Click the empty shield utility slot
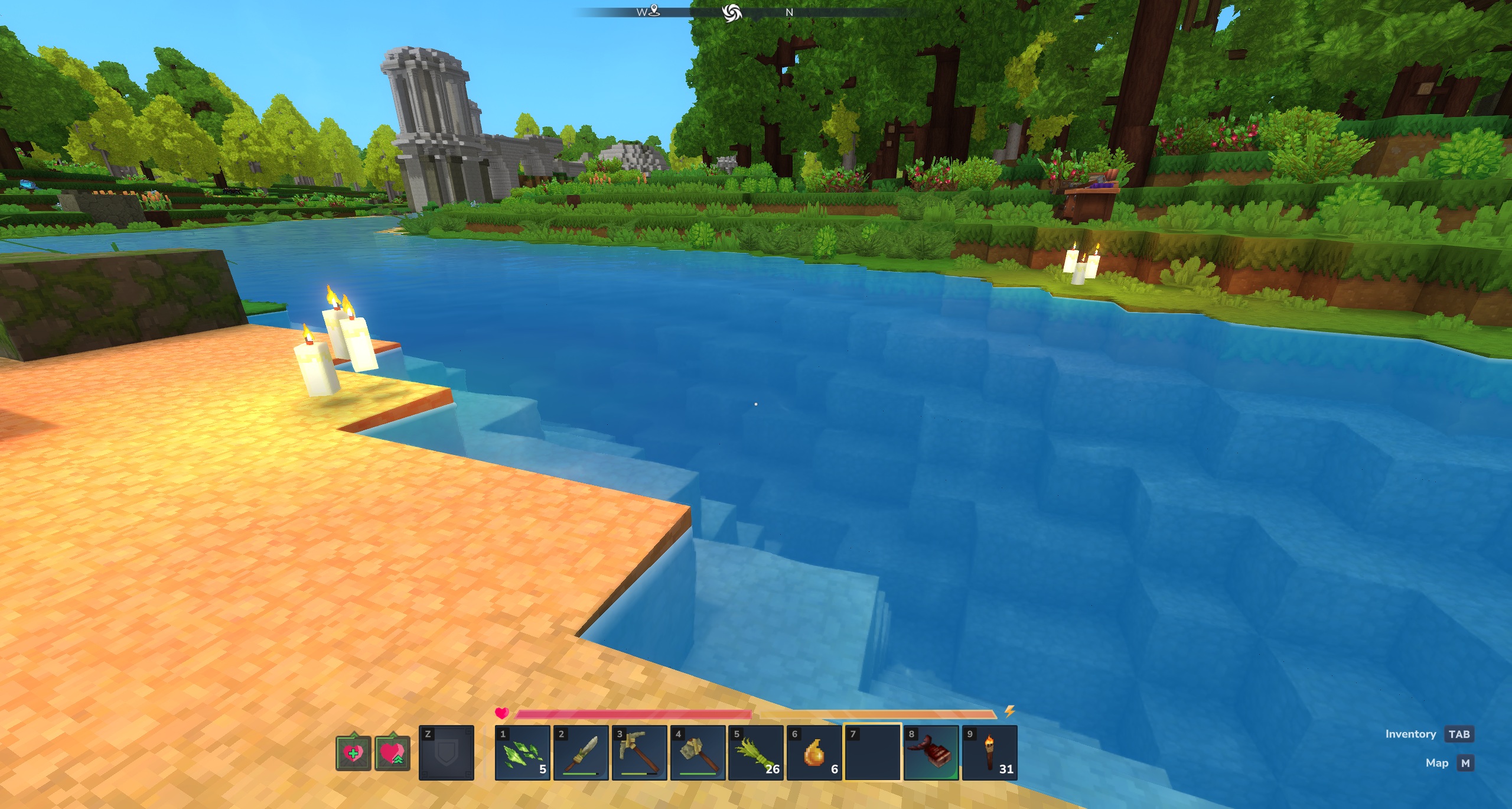Screen dimensions: 1512x809 [x=446, y=753]
